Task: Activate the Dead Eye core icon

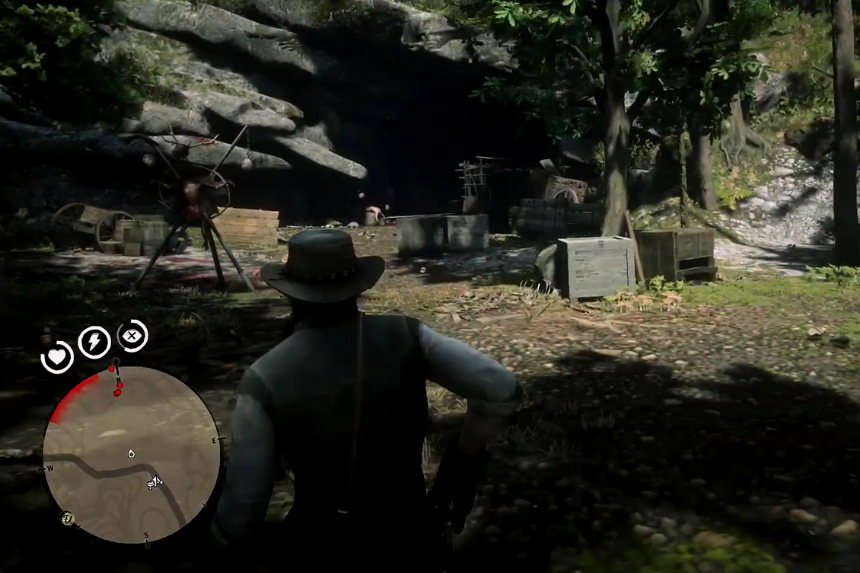Action: (132, 335)
